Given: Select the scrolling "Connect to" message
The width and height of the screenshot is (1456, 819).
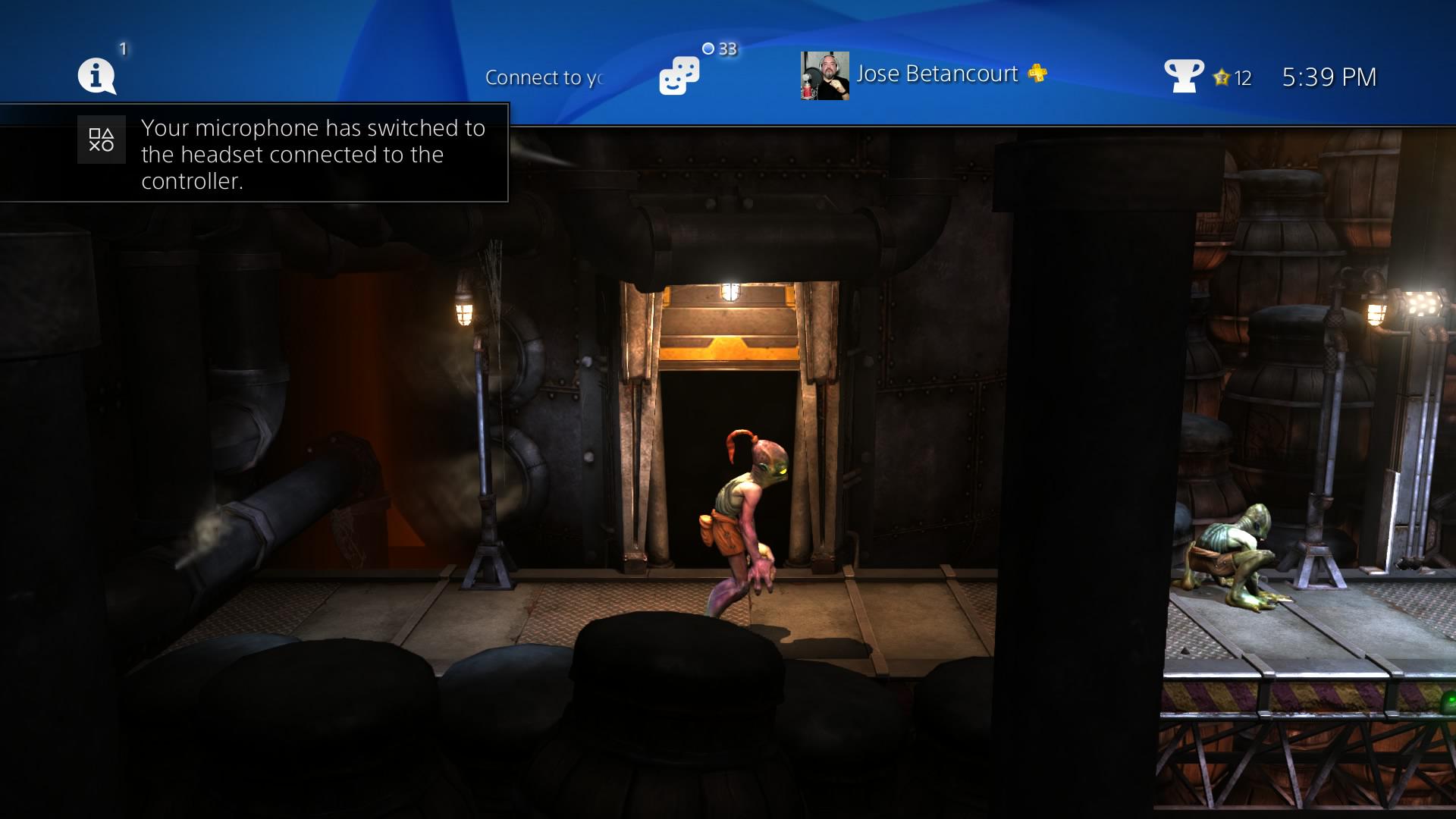Looking at the screenshot, I should (x=544, y=77).
